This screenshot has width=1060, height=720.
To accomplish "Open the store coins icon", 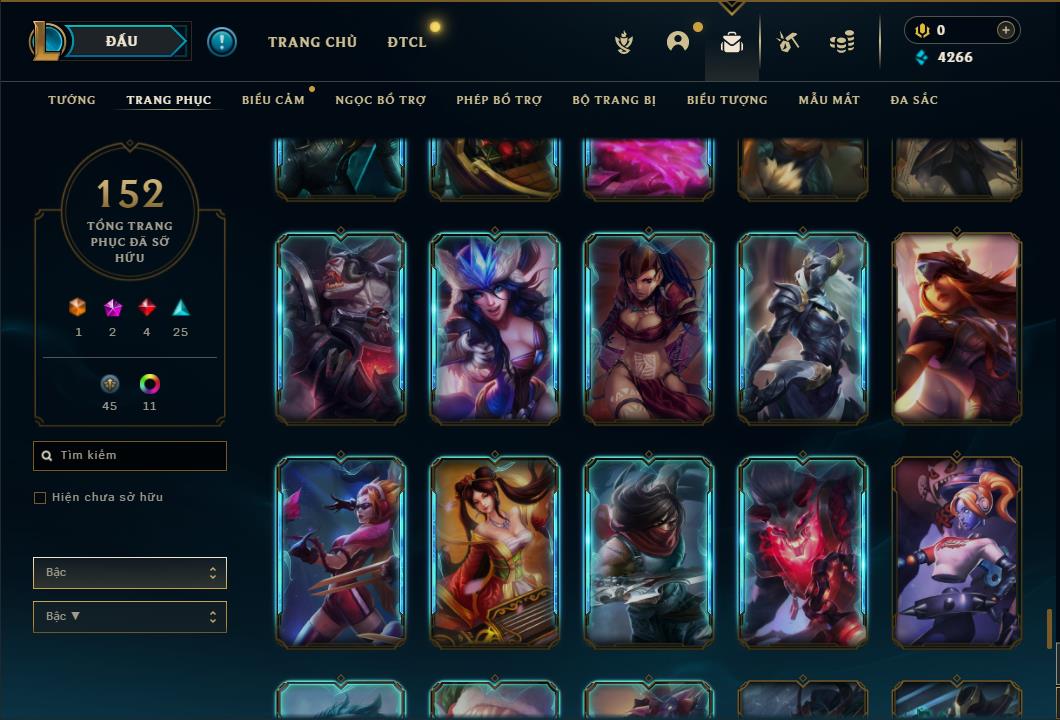I will click(x=842, y=42).
